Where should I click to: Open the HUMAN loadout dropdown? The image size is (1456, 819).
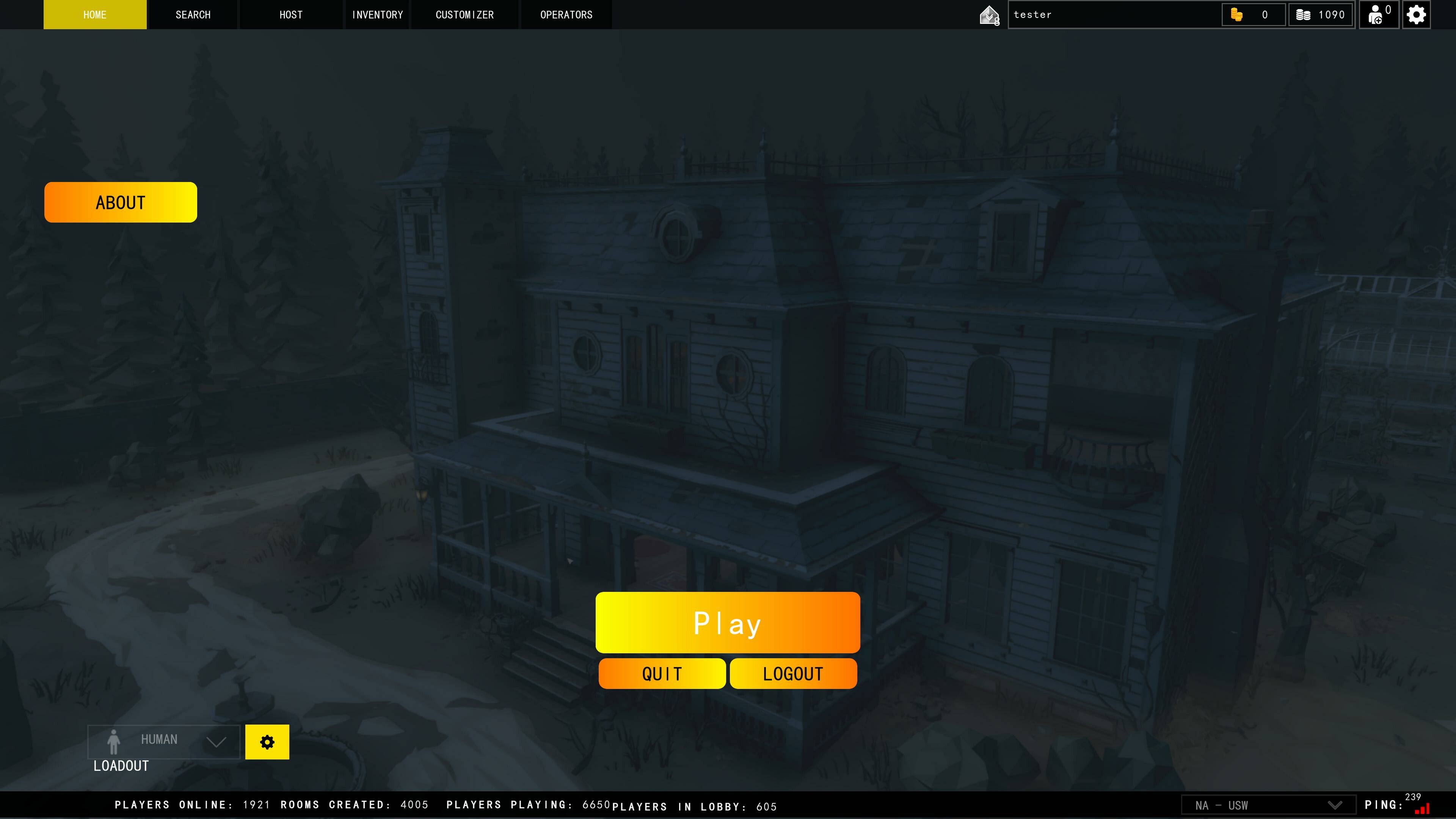164,741
